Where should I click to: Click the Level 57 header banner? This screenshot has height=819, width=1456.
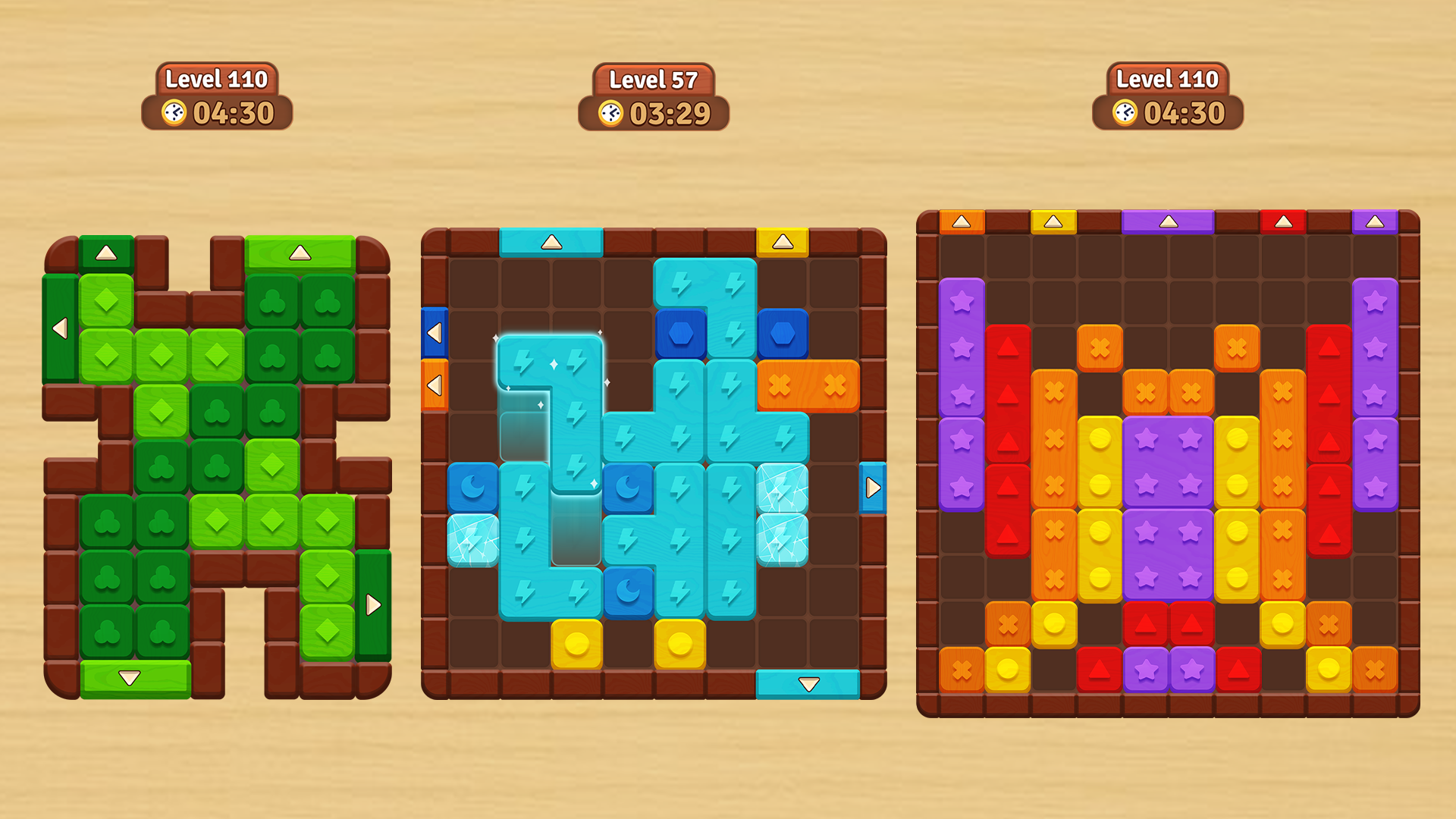pyautogui.click(x=655, y=79)
